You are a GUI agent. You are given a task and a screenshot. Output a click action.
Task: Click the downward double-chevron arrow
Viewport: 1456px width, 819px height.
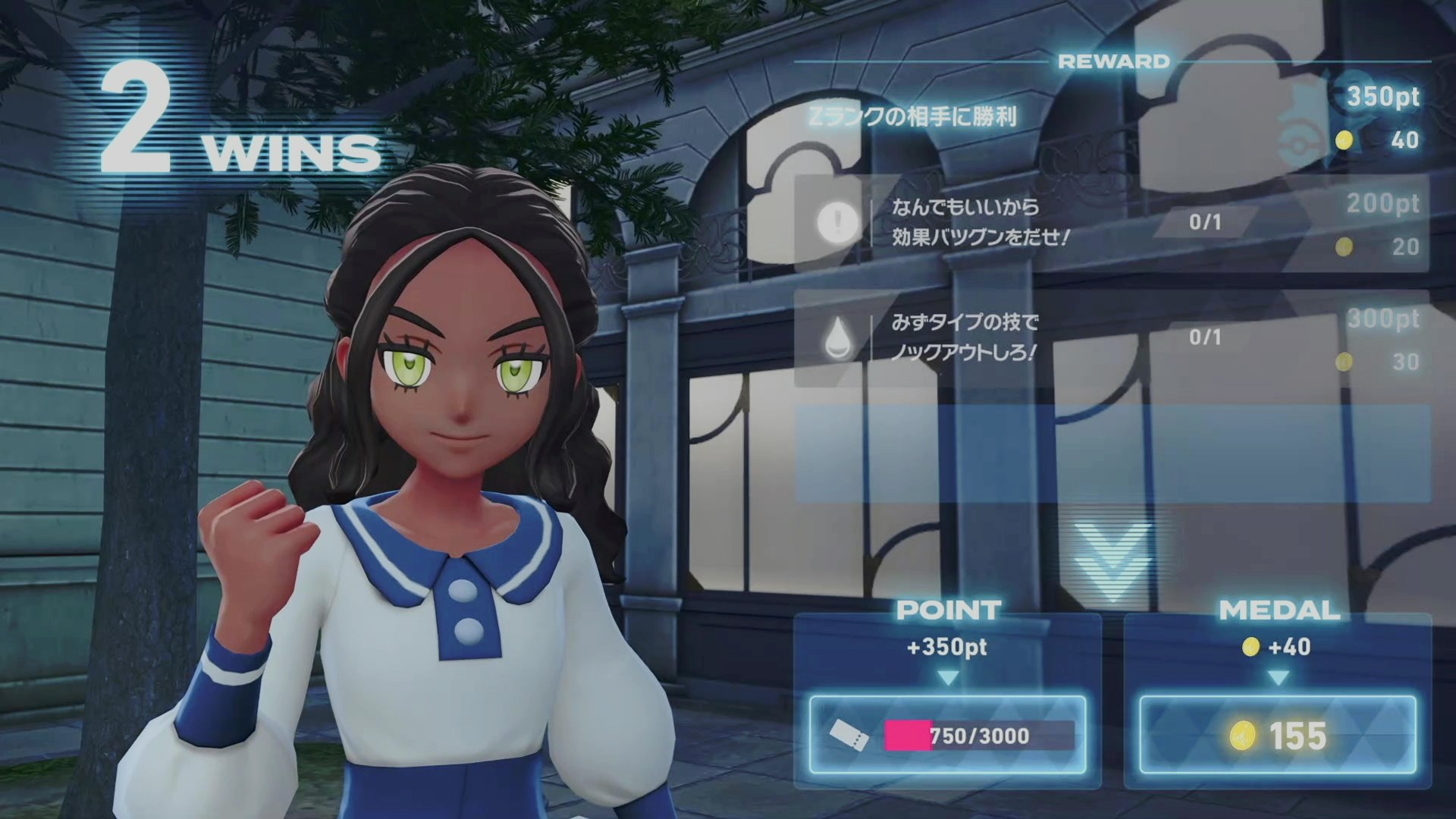coord(1111,560)
